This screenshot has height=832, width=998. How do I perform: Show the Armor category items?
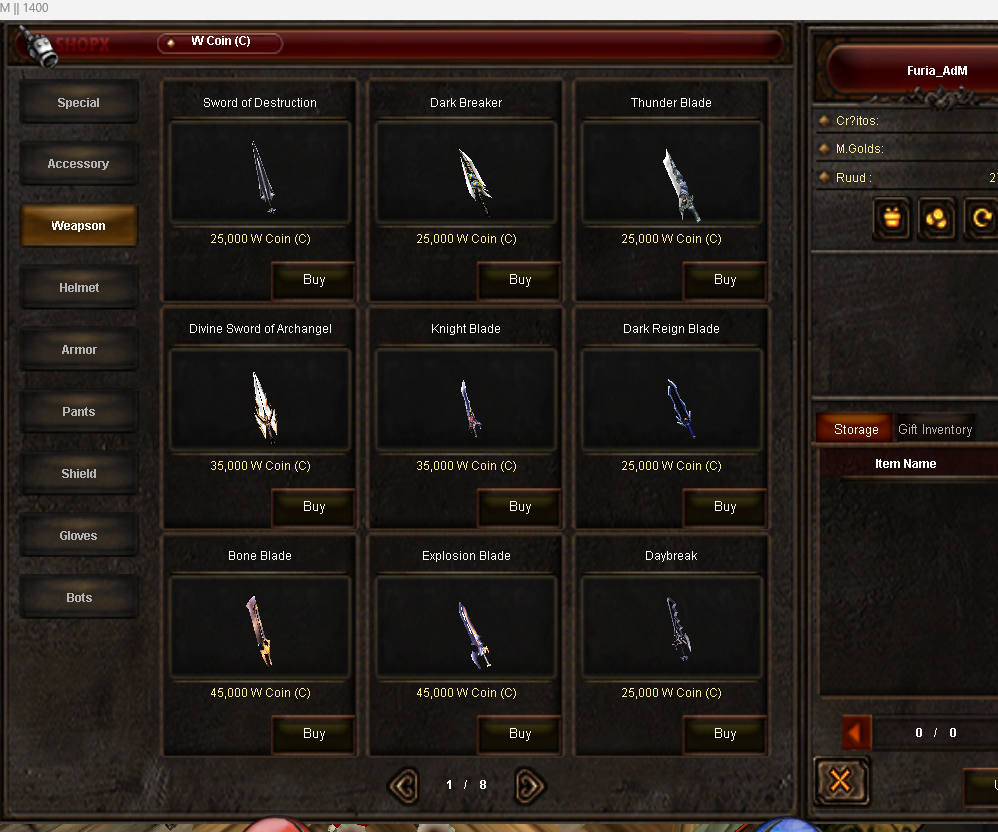[79, 350]
